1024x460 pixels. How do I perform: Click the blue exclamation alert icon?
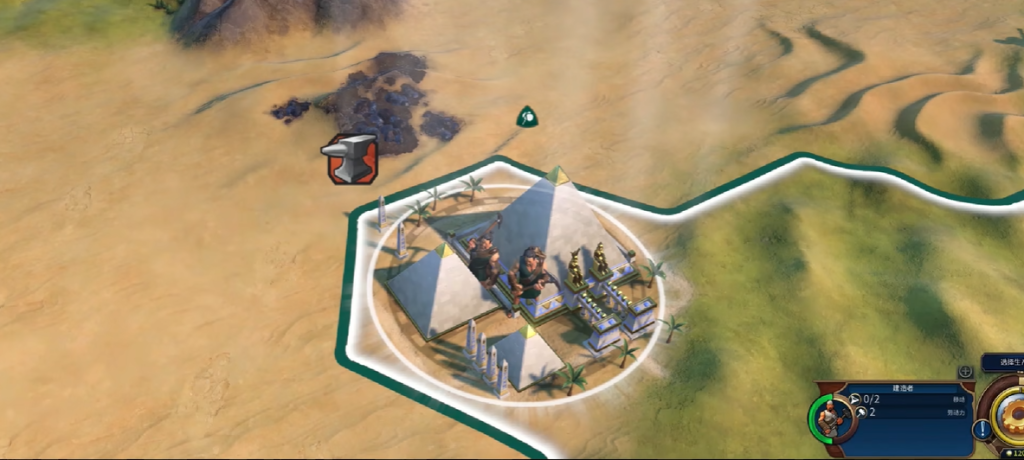[x=983, y=429]
